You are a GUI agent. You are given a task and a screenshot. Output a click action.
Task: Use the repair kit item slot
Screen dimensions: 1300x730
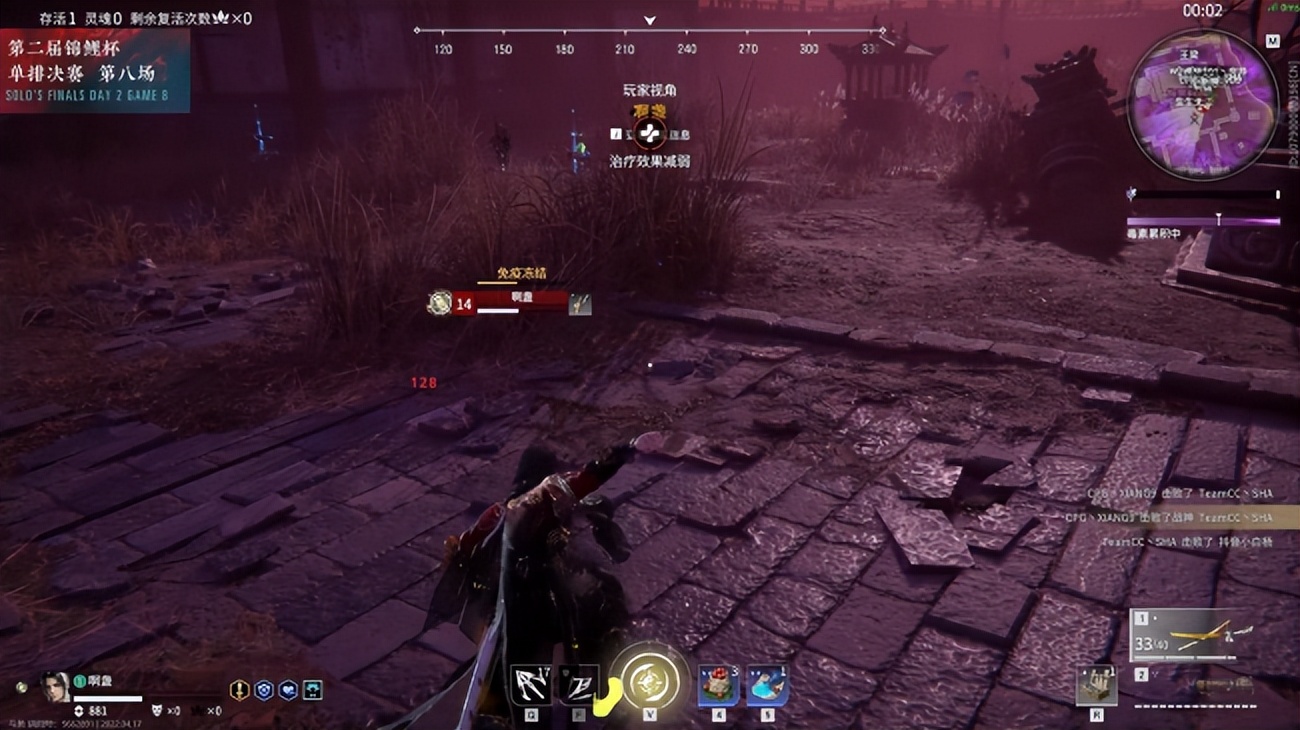click(1096, 685)
